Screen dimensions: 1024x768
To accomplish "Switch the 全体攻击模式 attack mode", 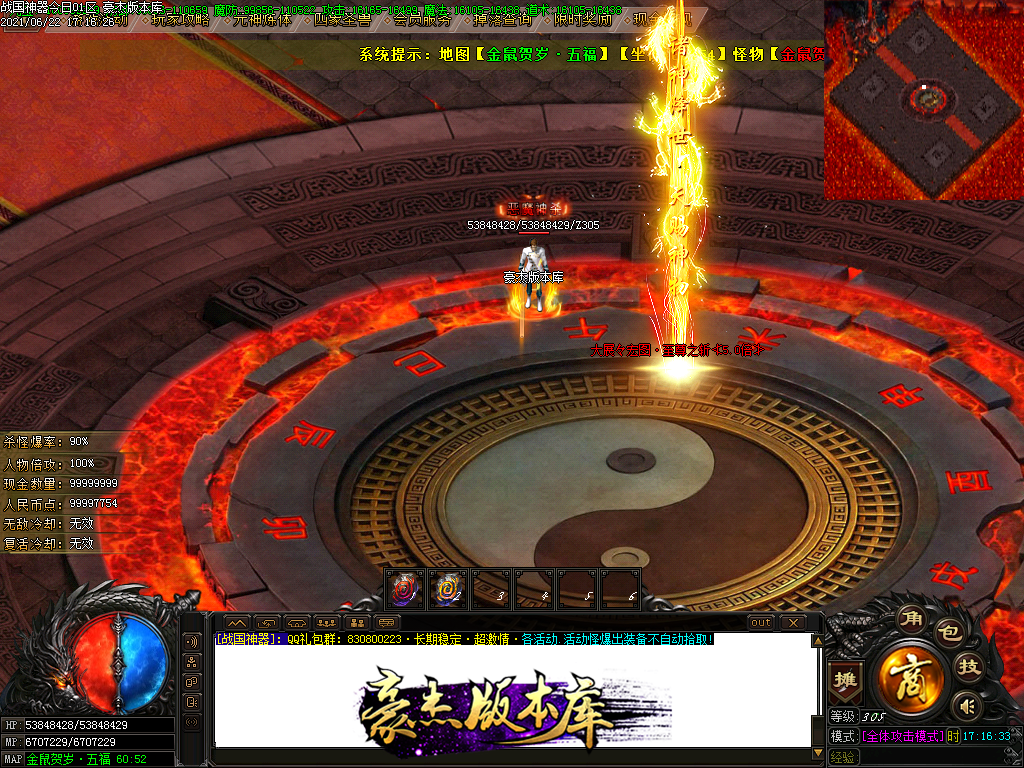I will click(903, 735).
